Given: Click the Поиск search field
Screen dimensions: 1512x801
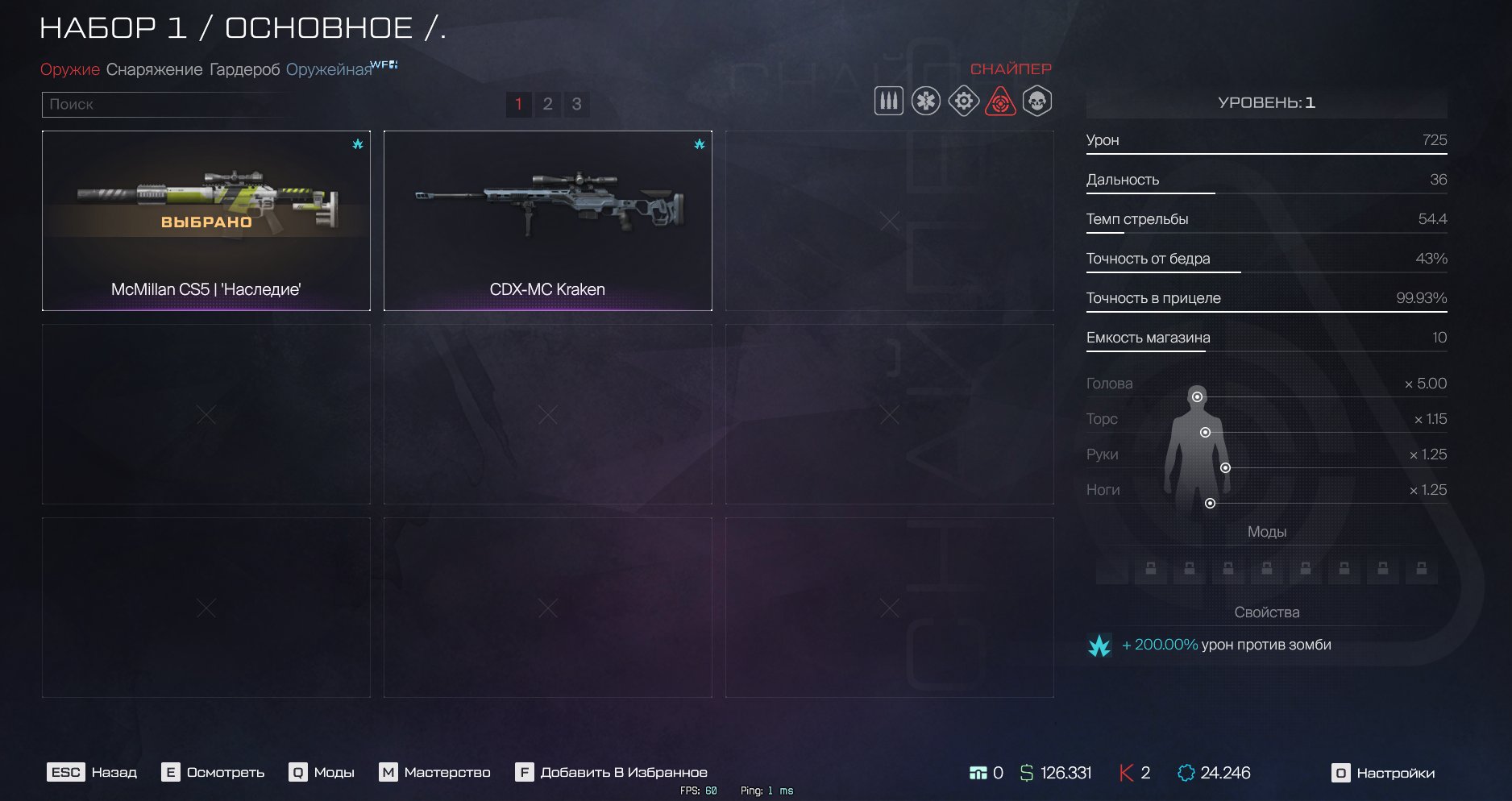Looking at the screenshot, I should [x=169, y=104].
